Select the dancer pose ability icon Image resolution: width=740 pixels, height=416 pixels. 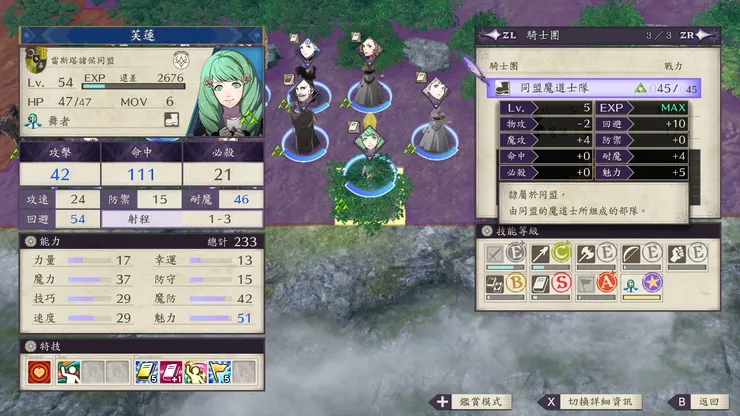(x=67, y=374)
